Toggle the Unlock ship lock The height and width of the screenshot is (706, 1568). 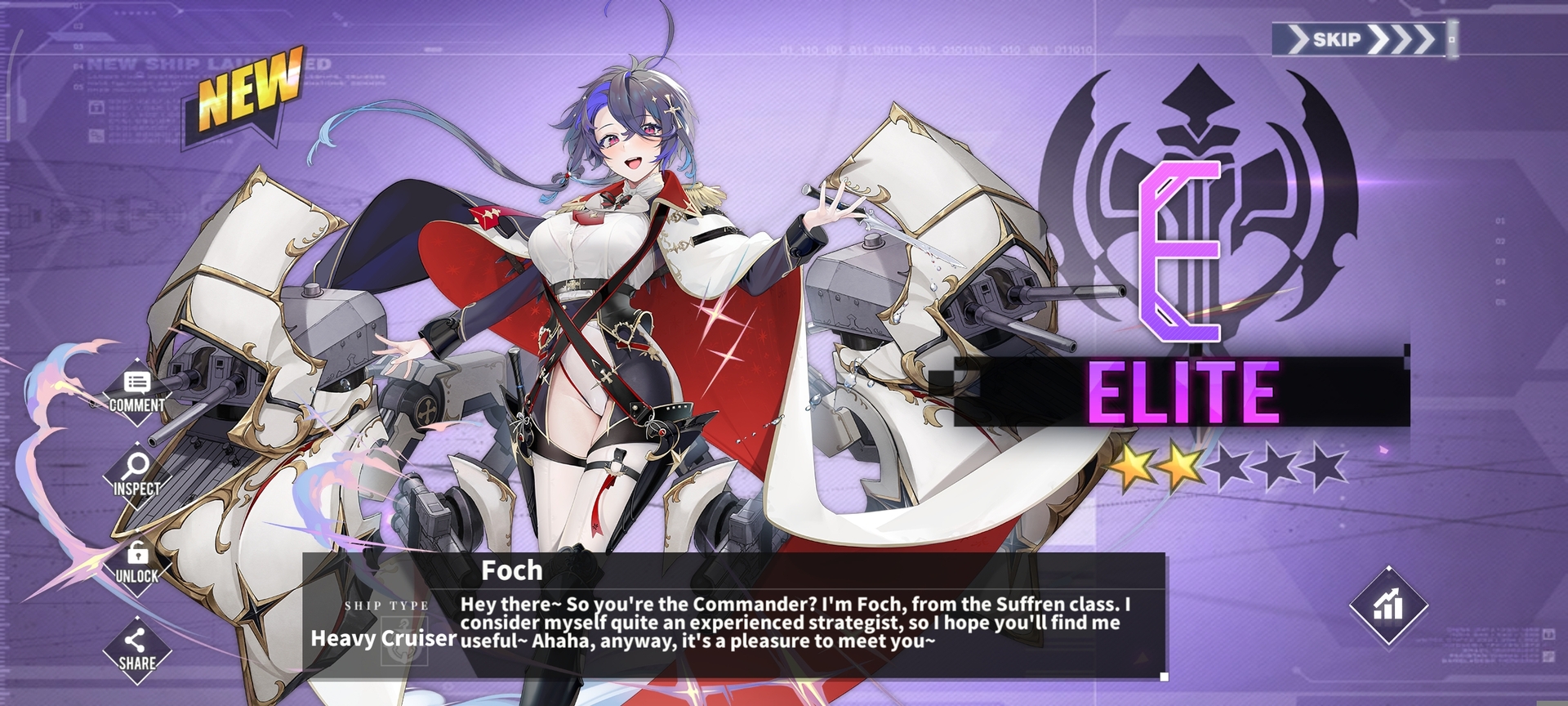click(x=136, y=562)
